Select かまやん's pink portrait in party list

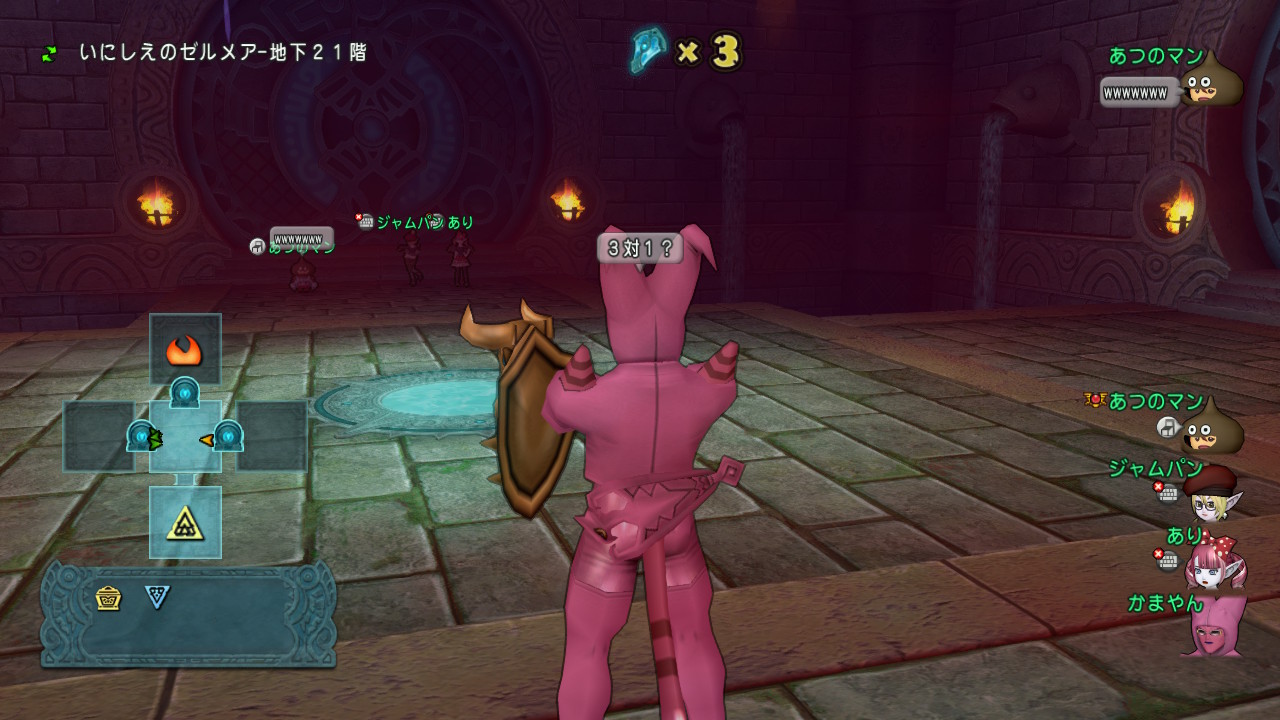pyautogui.click(x=1213, y=626)
